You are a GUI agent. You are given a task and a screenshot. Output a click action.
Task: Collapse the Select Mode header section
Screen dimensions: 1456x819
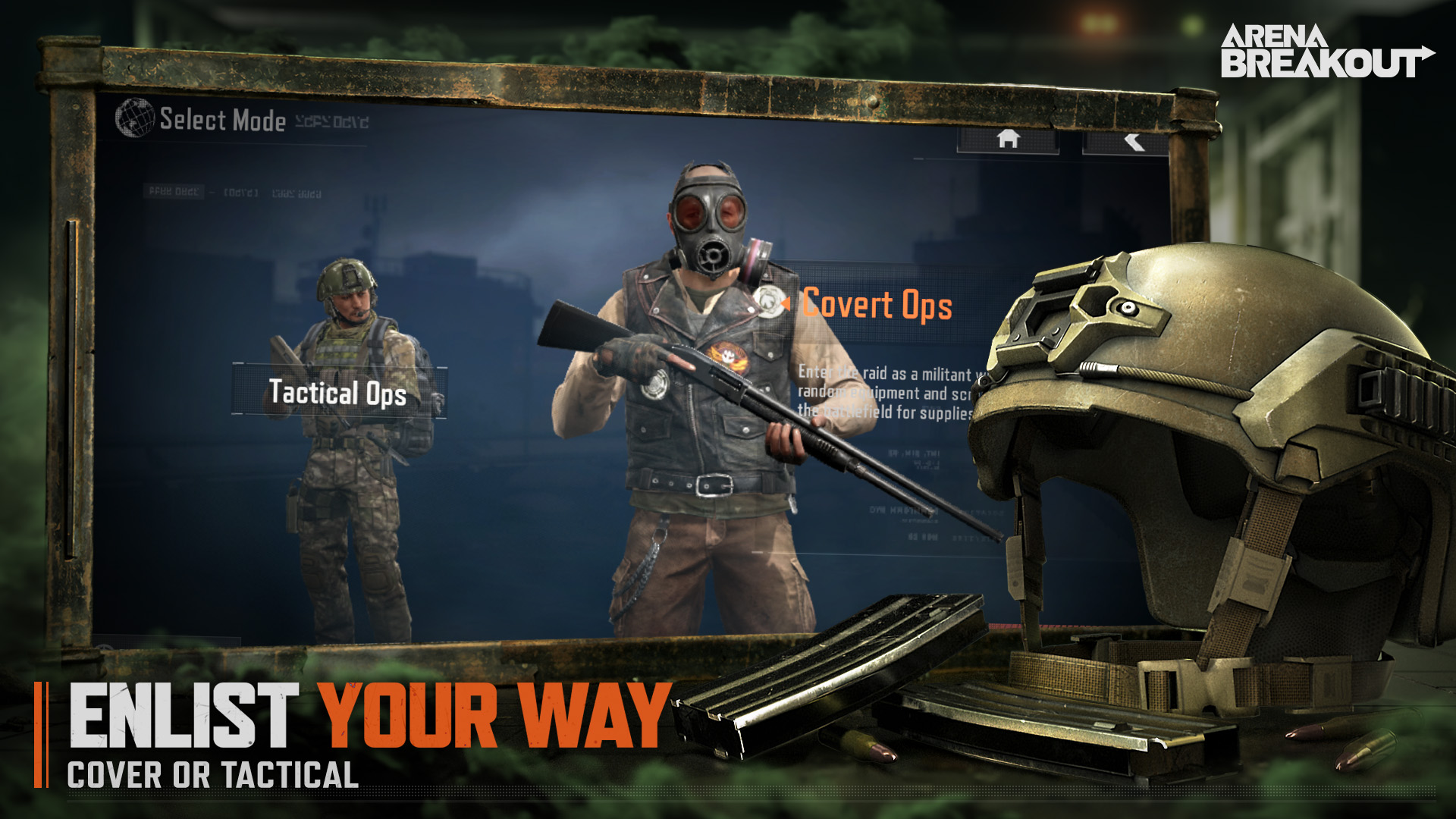(x=220, y=118)
